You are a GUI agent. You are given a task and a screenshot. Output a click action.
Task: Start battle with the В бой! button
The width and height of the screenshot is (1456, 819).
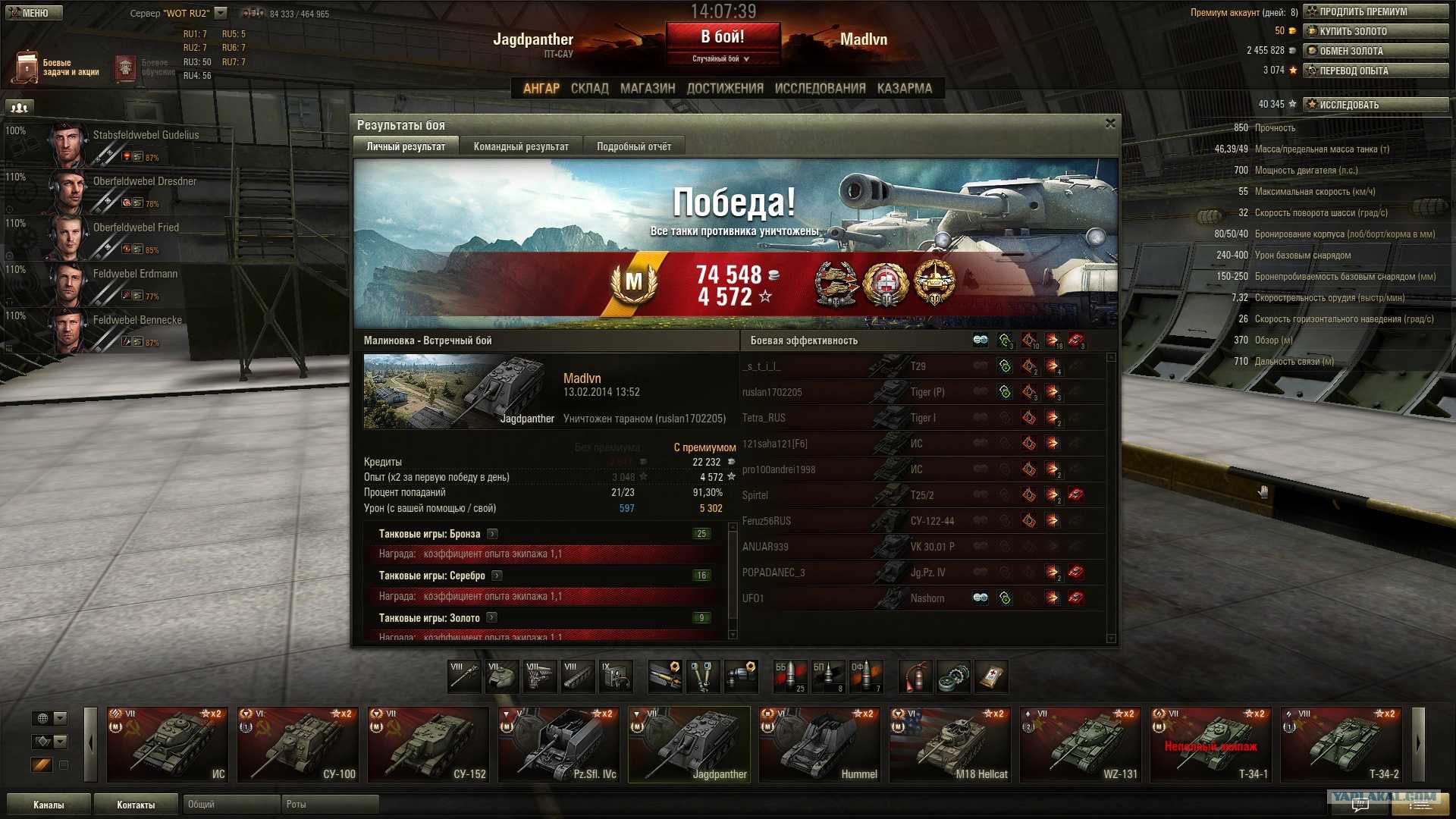(x=723, y=37)
